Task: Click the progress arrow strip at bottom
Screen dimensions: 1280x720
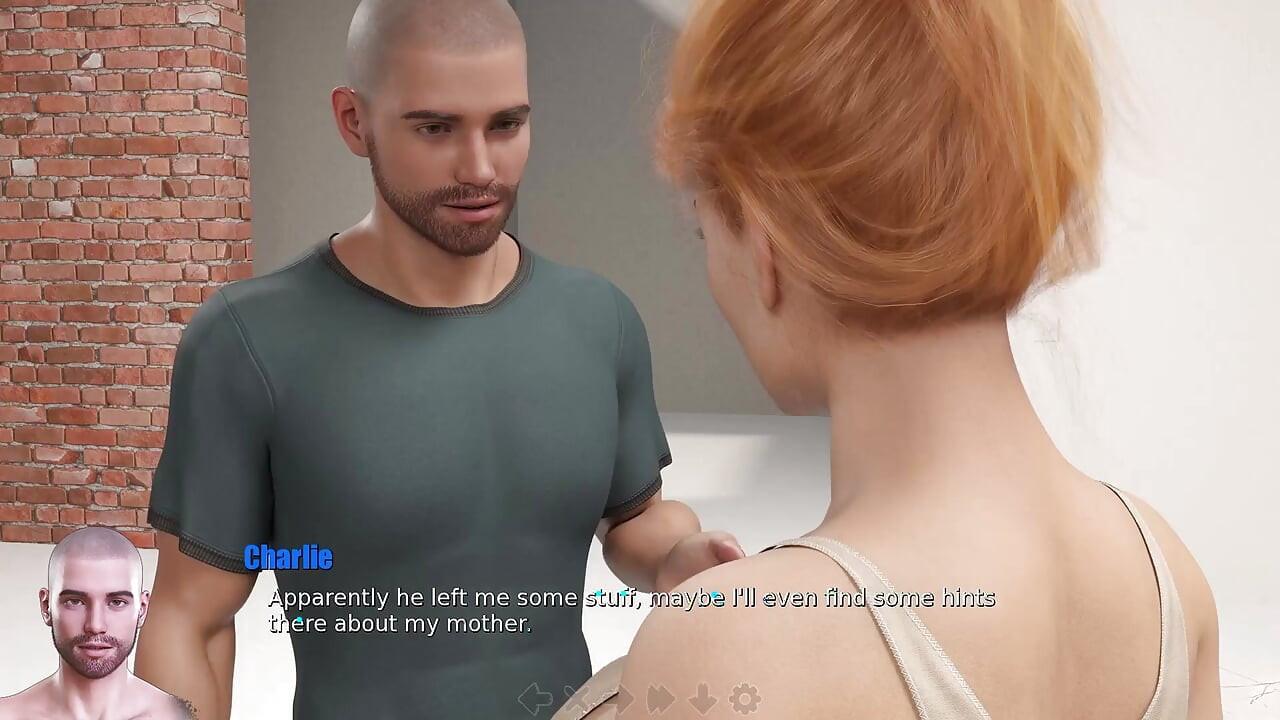Action: pos(640,698)
